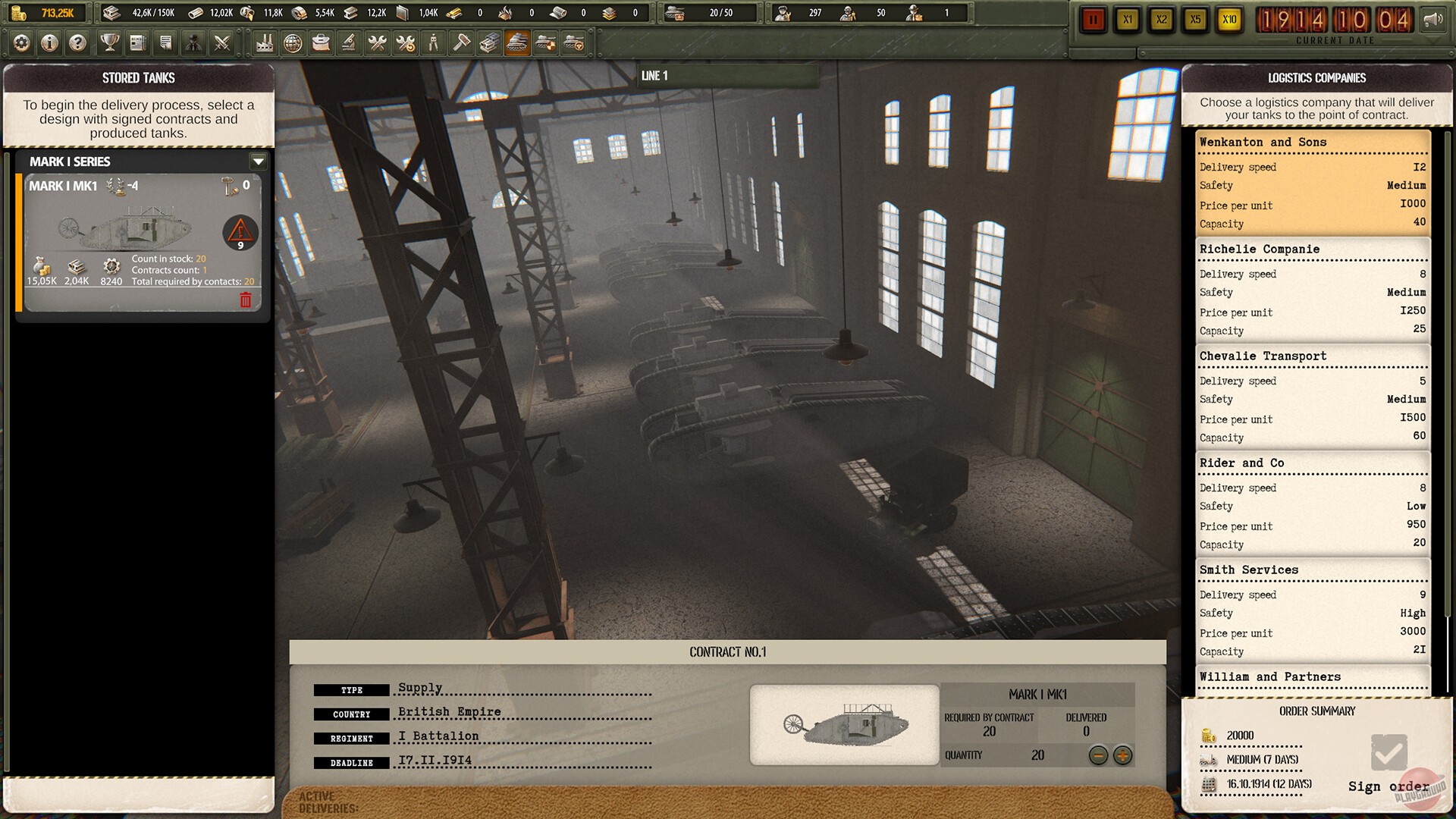Open the contracts briefcase icon
Image resolution: width=1456 pixels, height=819 pixels.
(x=322, y=43)
